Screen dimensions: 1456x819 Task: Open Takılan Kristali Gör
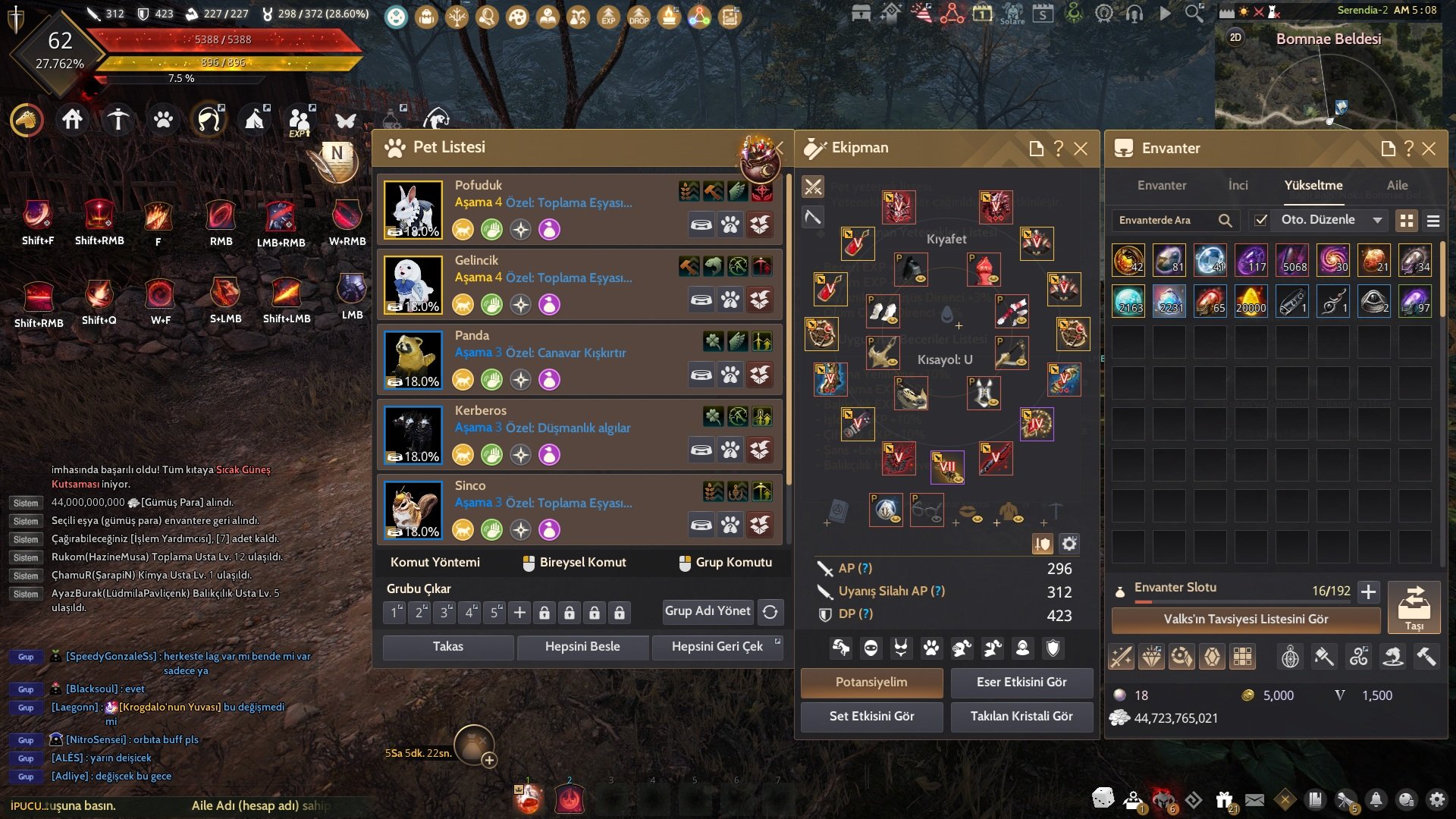(x=1021, y=716)
